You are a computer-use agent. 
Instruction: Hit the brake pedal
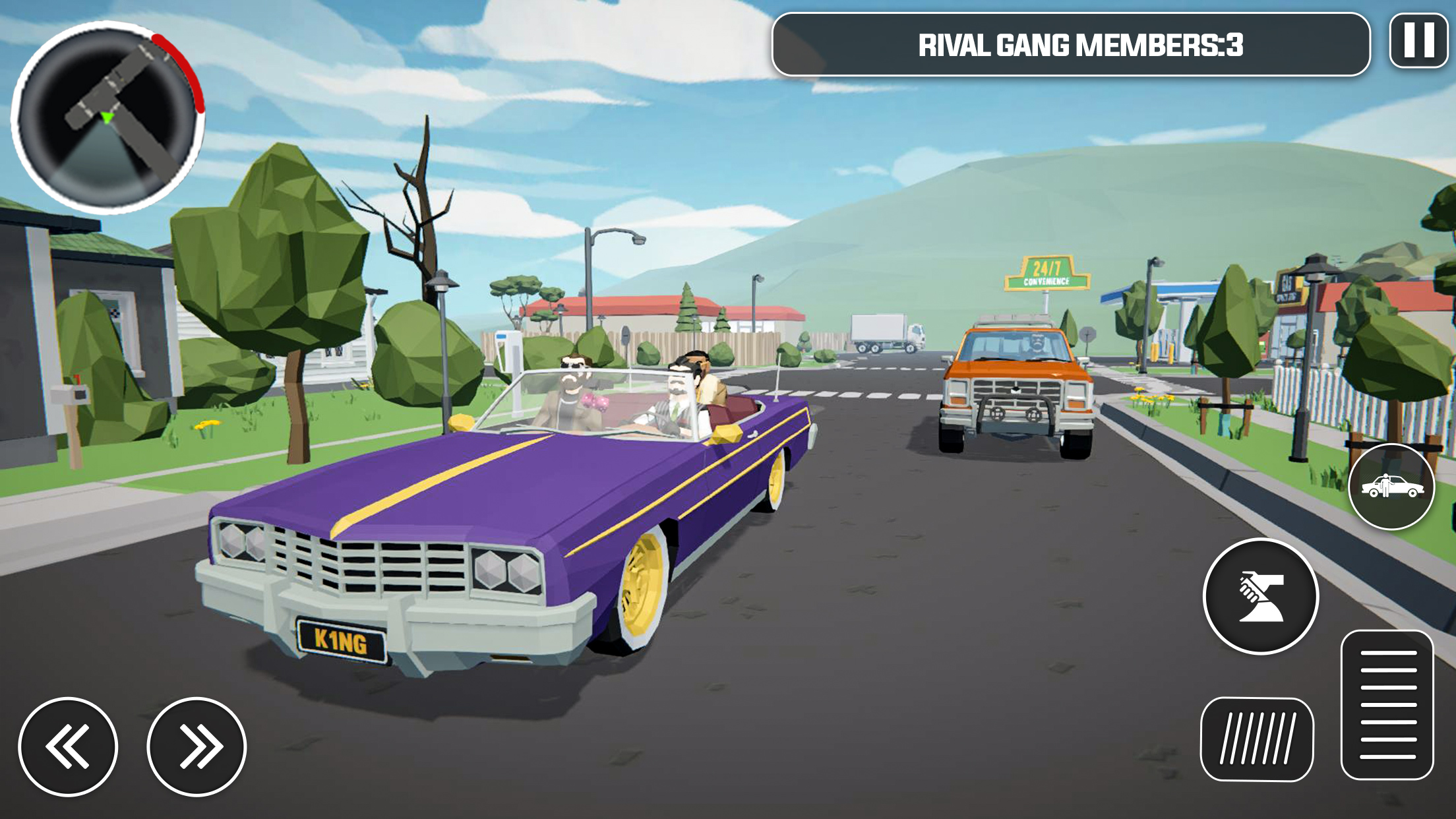coord(1257,739)
